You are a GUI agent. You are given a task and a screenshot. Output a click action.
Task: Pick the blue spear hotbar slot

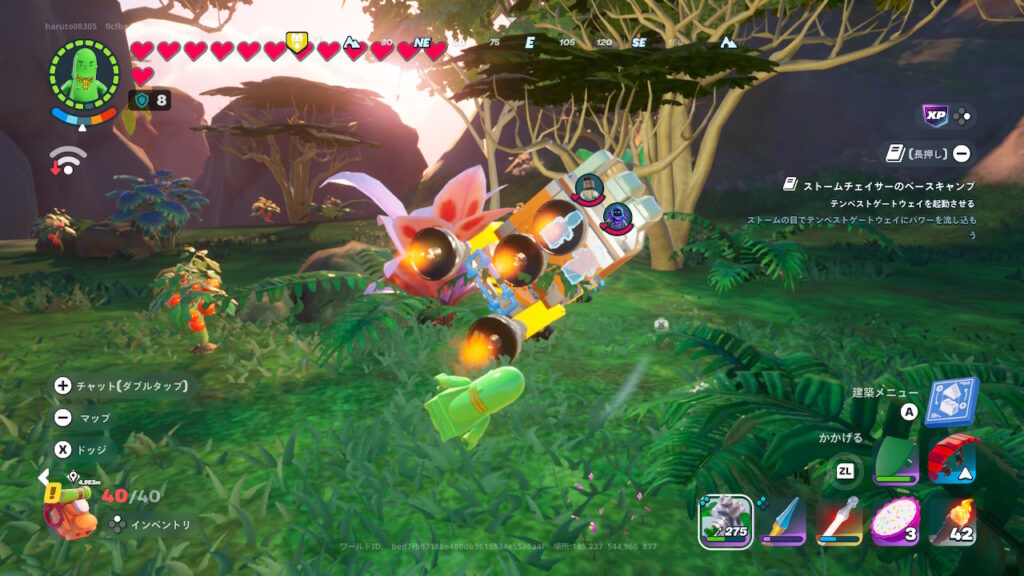pyautogui.click(x=783, y=521)
